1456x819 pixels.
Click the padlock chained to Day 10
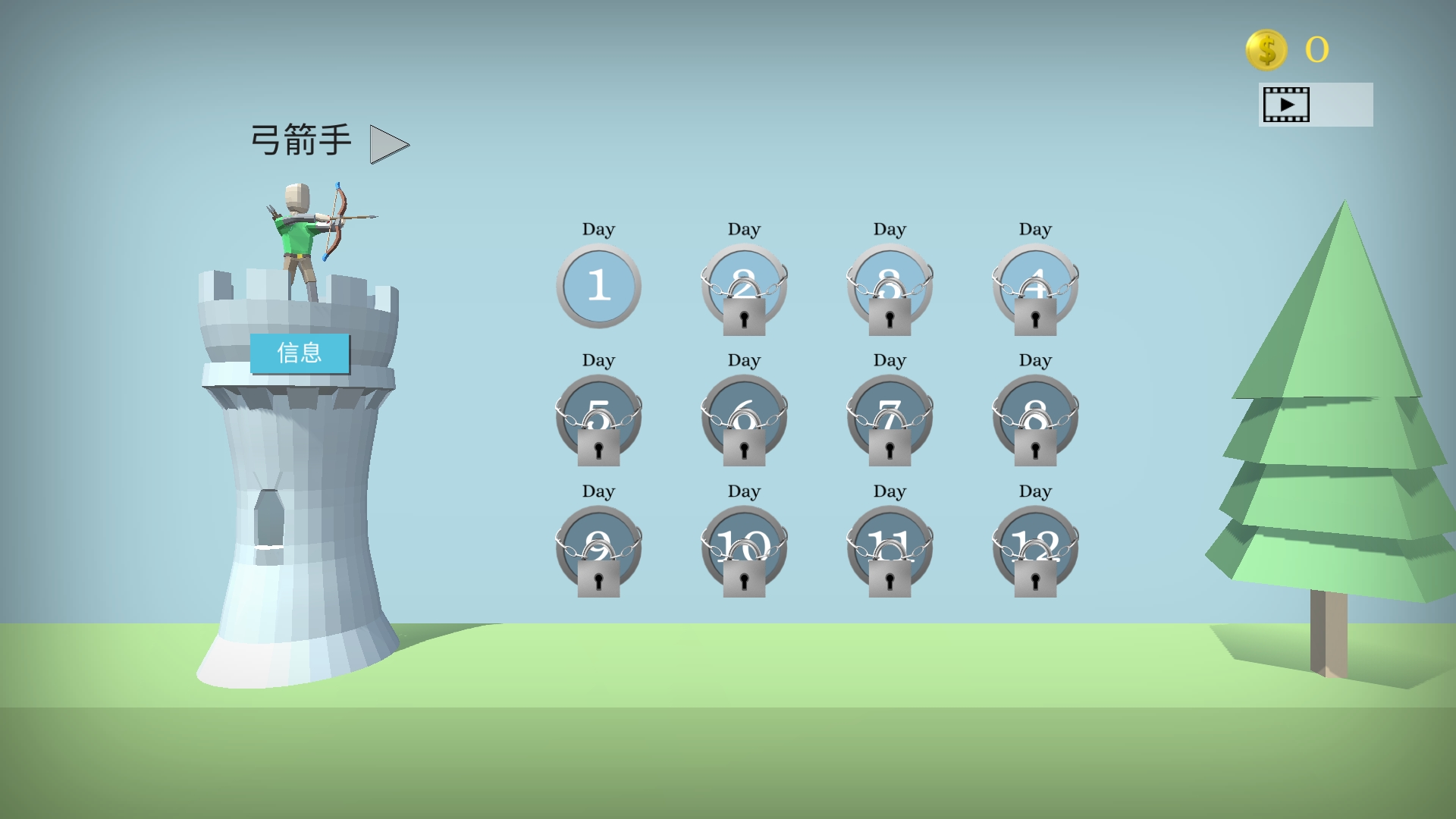click(744, 581)
